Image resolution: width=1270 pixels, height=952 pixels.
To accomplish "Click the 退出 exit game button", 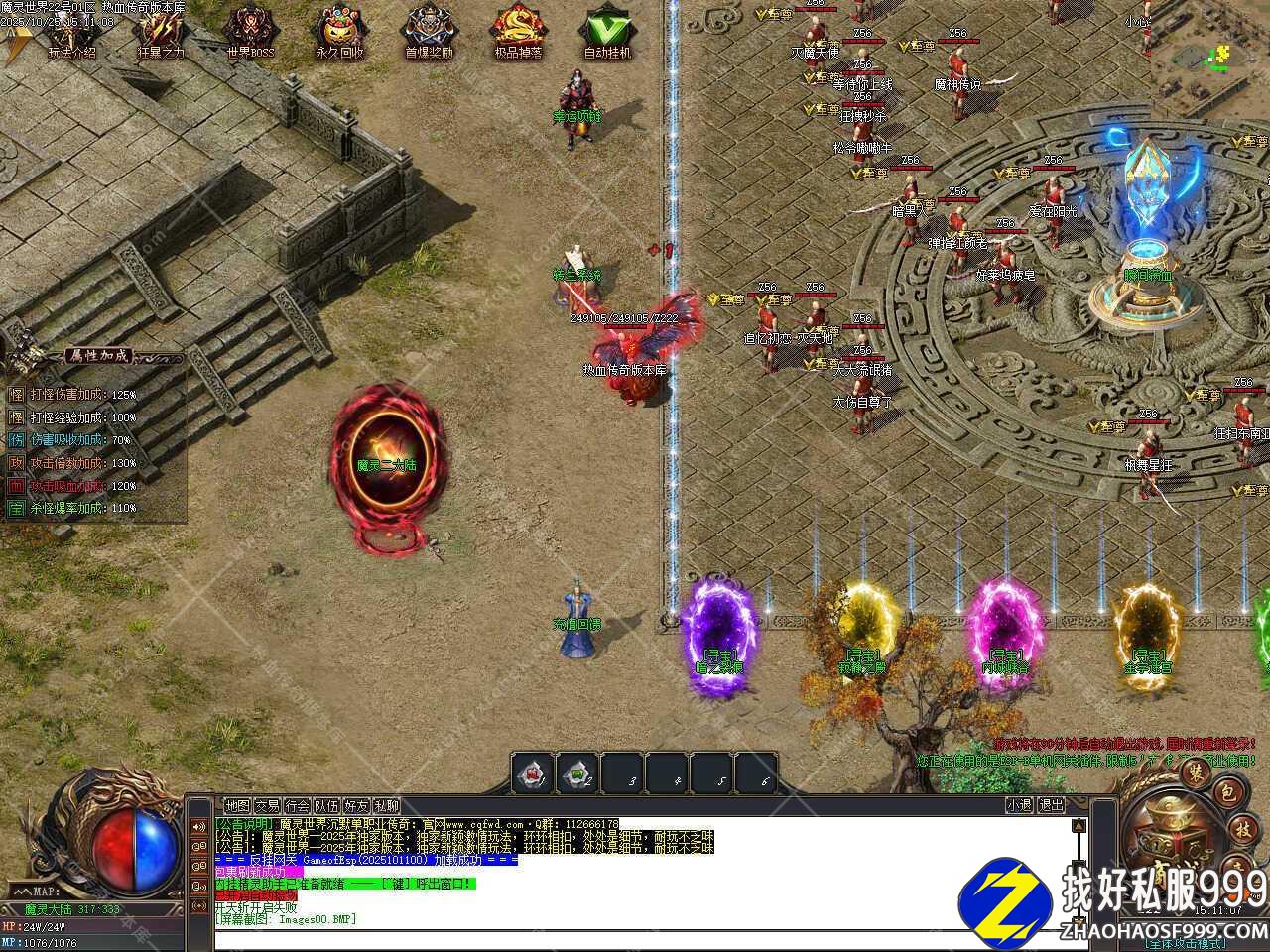I will (1051, 806).
